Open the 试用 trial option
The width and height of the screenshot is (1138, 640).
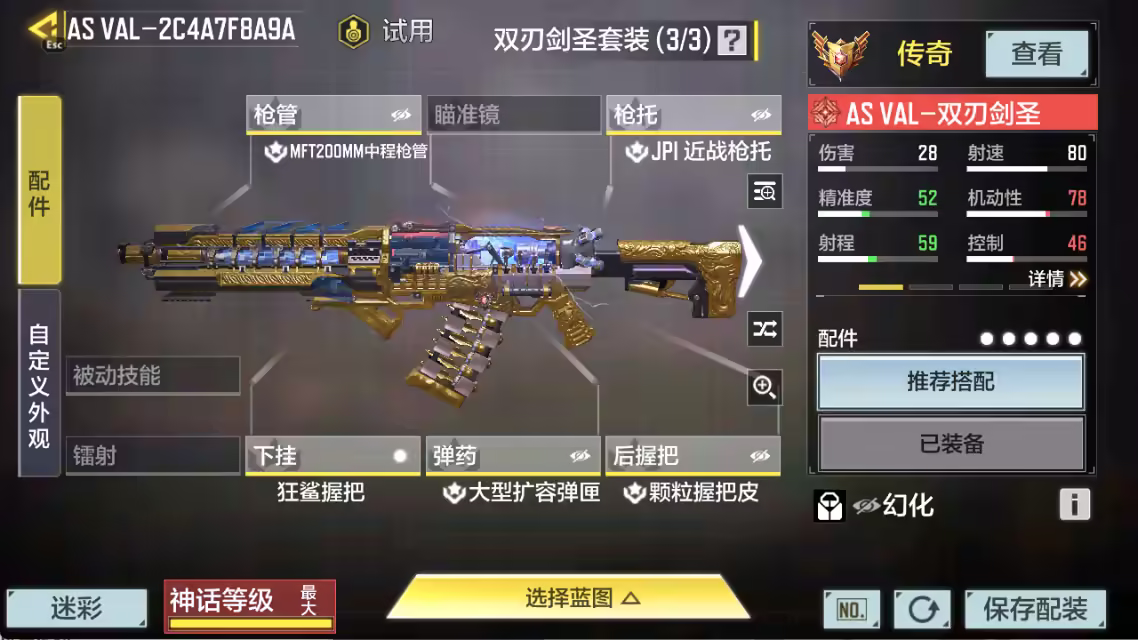[386, 32]
